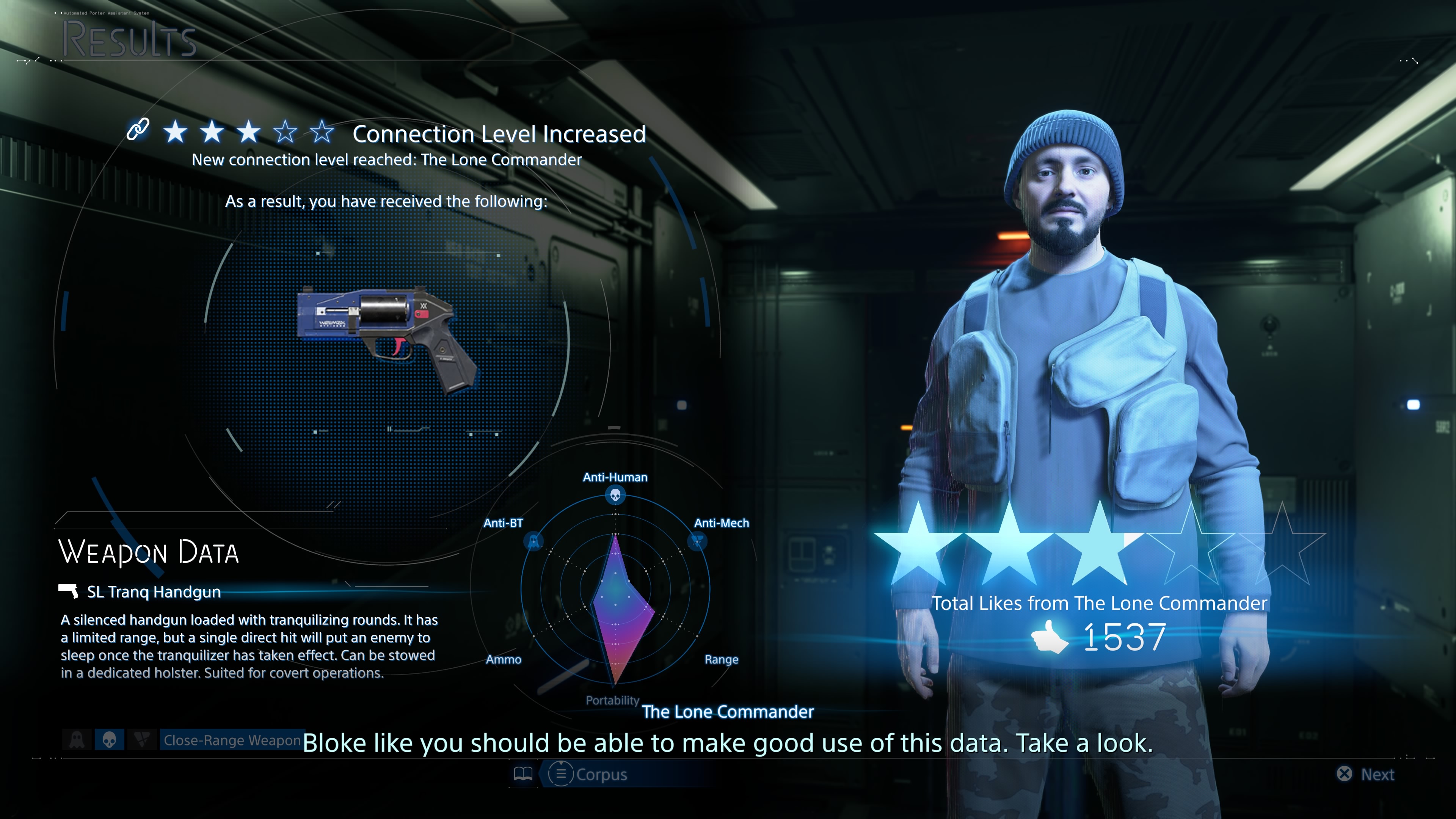Click the Anti-Human skull icon on radar chart
1456x819 pixels.
click(615, 496)
